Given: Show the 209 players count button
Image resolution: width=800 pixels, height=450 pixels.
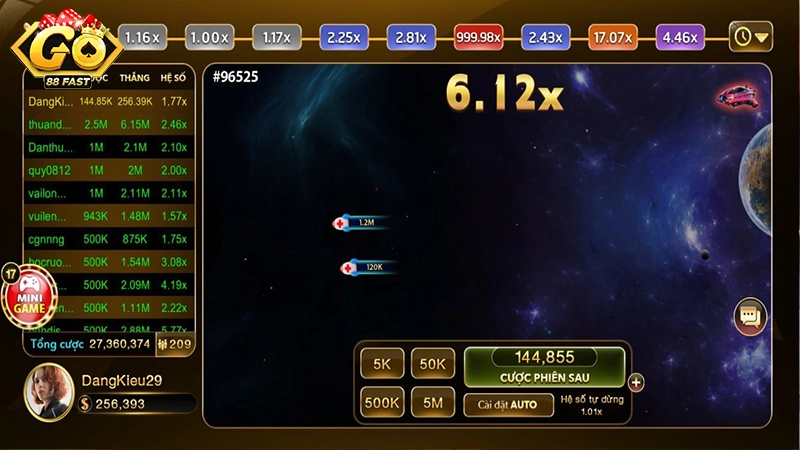Looking at the screenshot, I should click(175, 343).
